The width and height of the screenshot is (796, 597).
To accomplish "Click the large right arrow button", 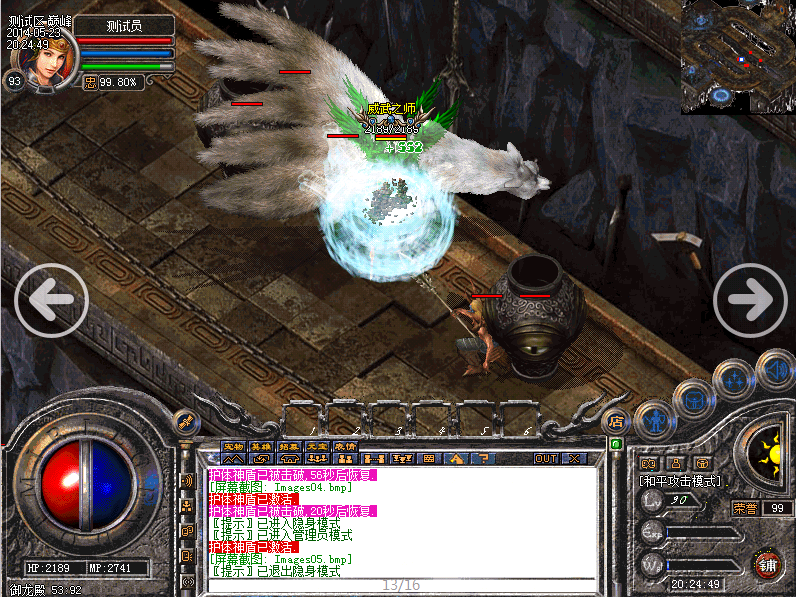I will pyautogui.click(x=750, y=299).
